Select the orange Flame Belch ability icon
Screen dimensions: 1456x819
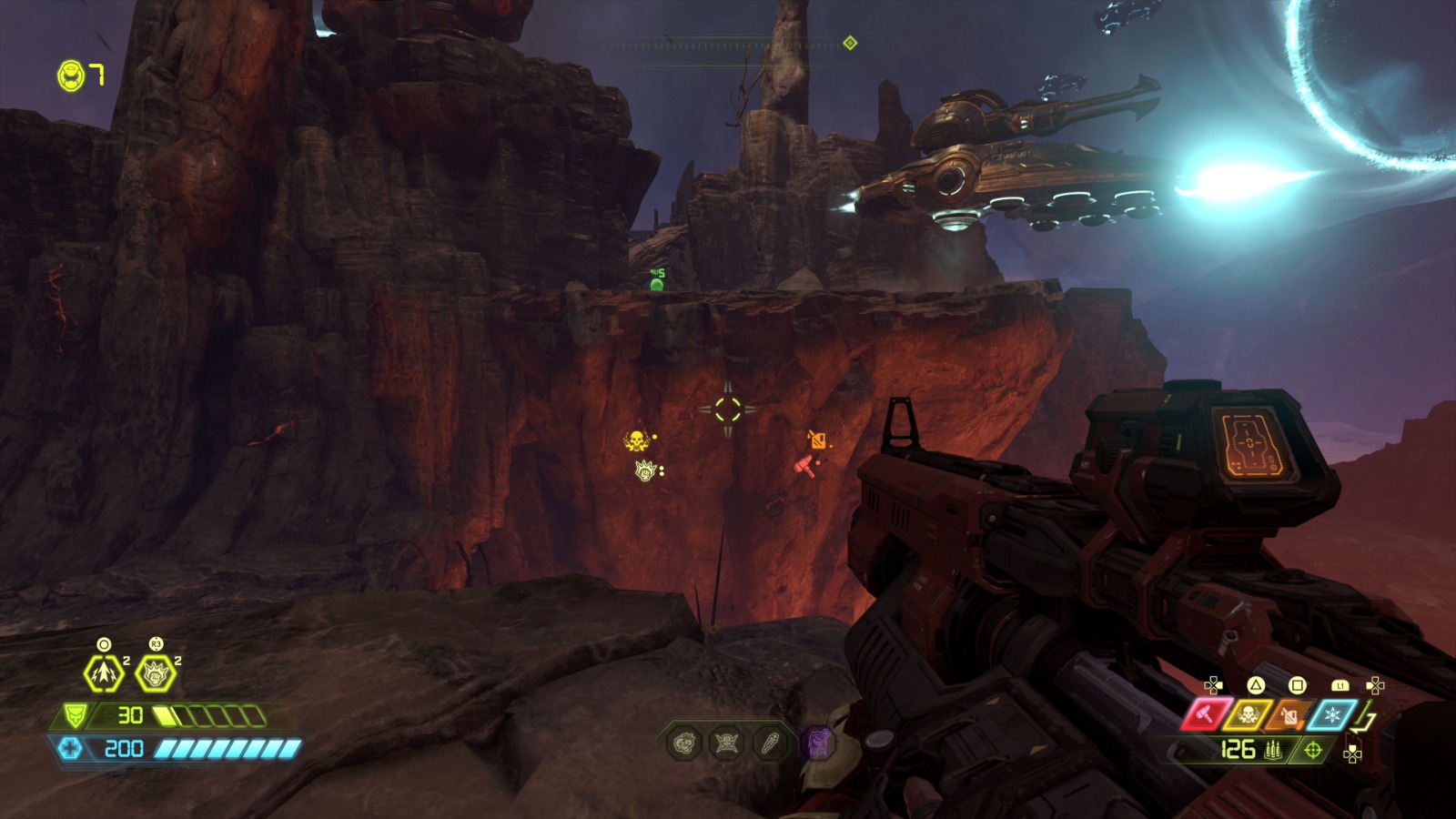(x=1288, y=714)
